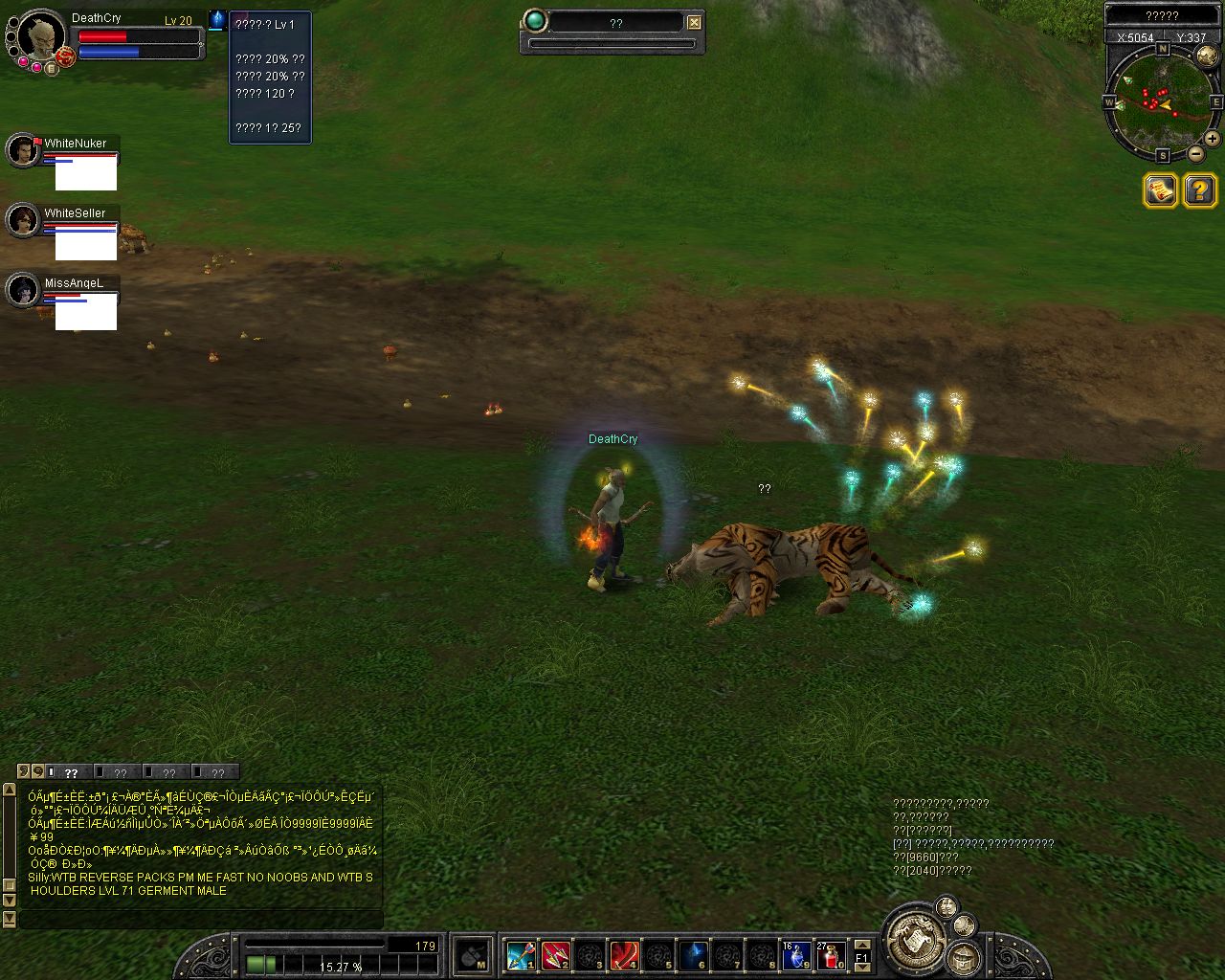This screenshot has height=980, width=1225.
Task: Use the arrow skill in slot 1
Action: click(521, 955)
